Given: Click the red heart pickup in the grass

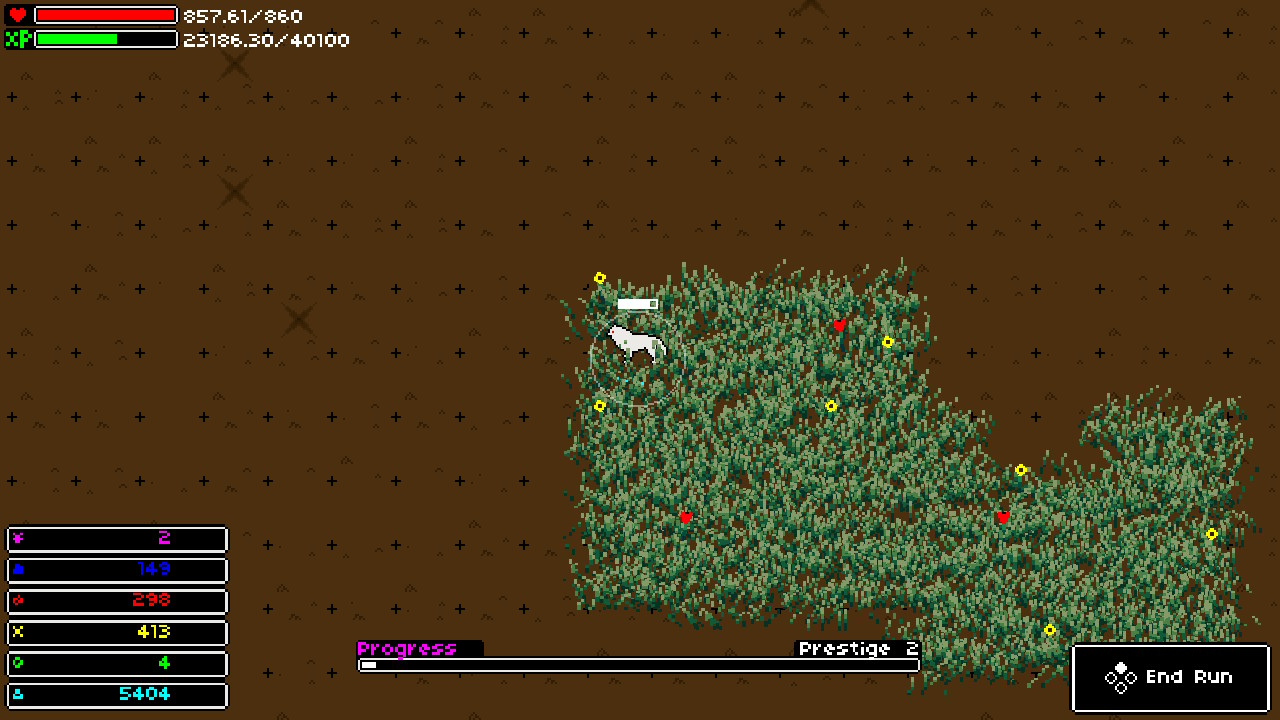Looking at the screenshot, I should click(x=838, y=325).
